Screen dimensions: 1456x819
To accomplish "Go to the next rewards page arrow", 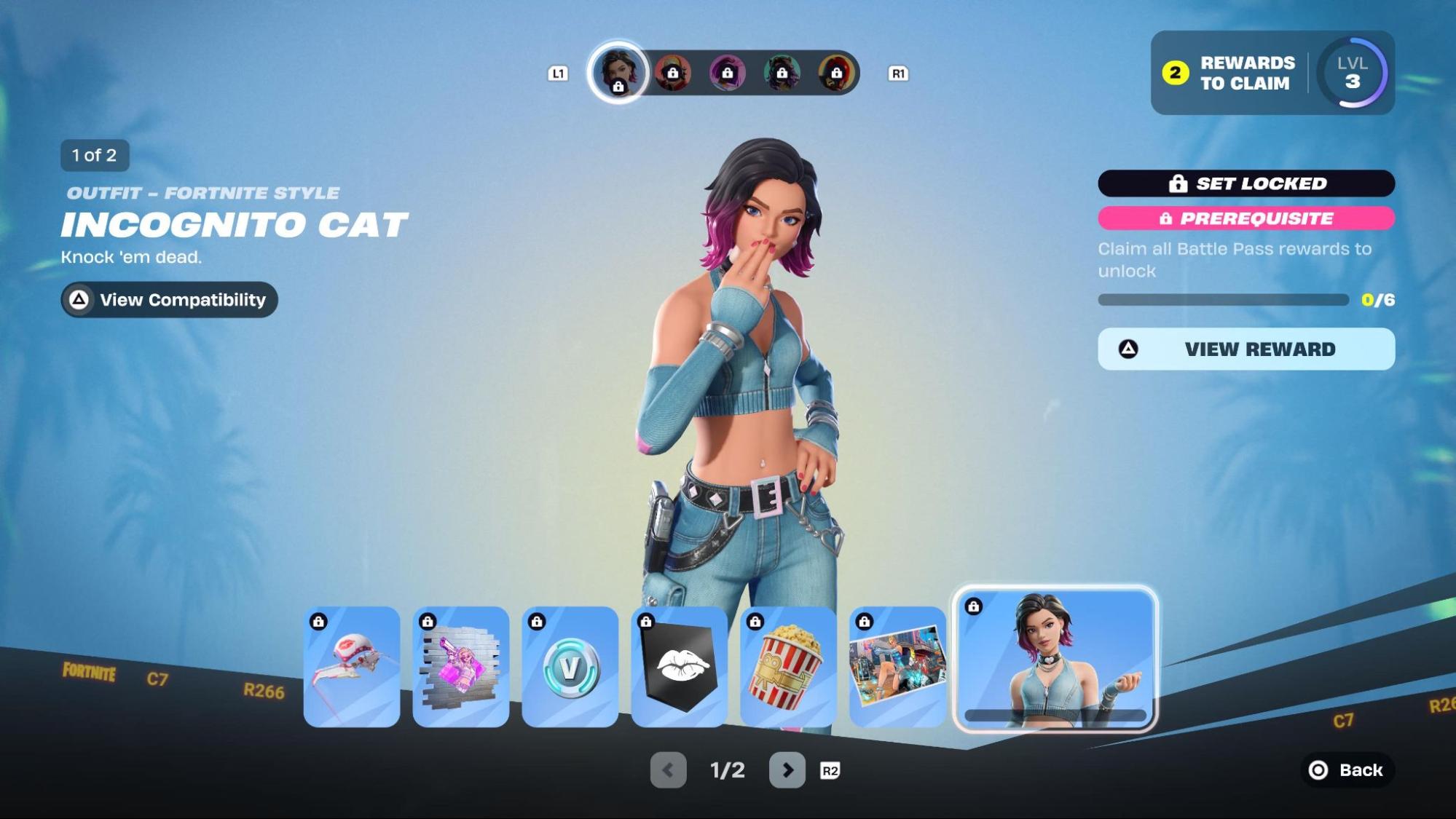I will (787, 770).
